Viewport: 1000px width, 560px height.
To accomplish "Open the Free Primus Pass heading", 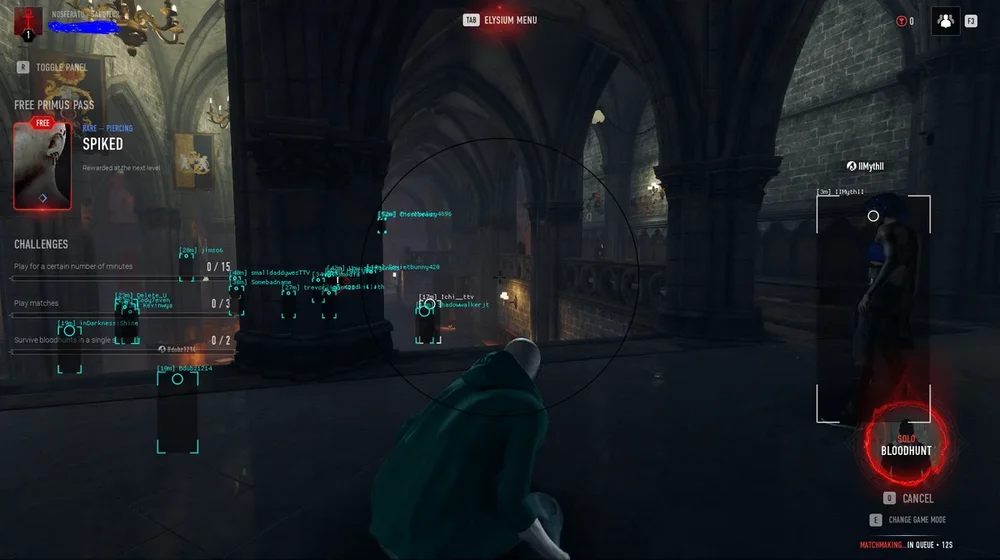I will [54, 105].
